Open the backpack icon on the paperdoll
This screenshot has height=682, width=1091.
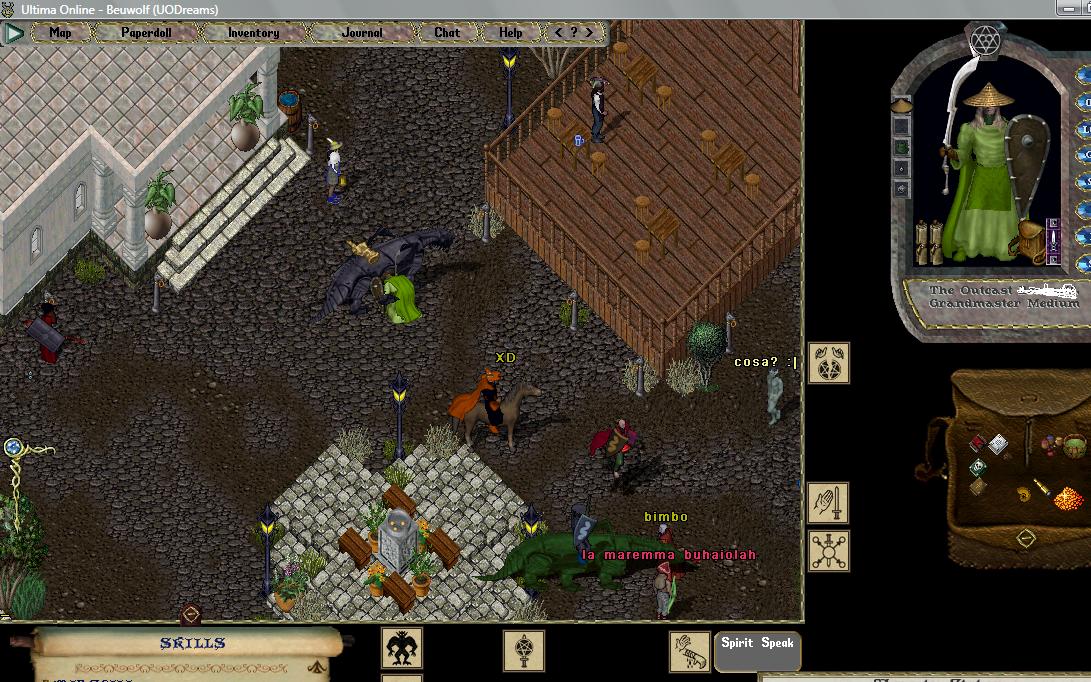point(1029,241)
